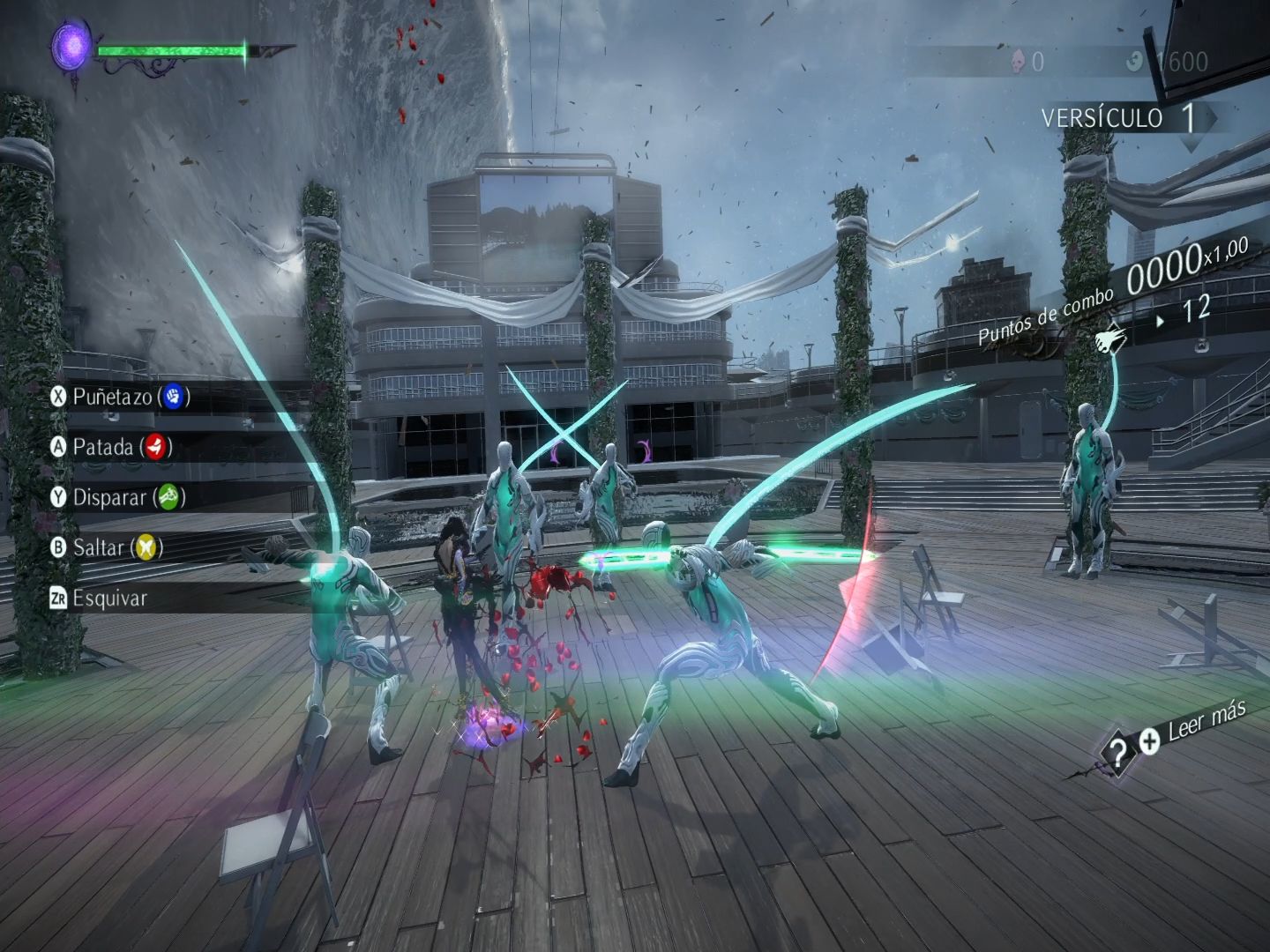Viewport: 1270px width, 952px height.
Task: Select the Puñetazo blue fist icon
Action: point(173,397)
